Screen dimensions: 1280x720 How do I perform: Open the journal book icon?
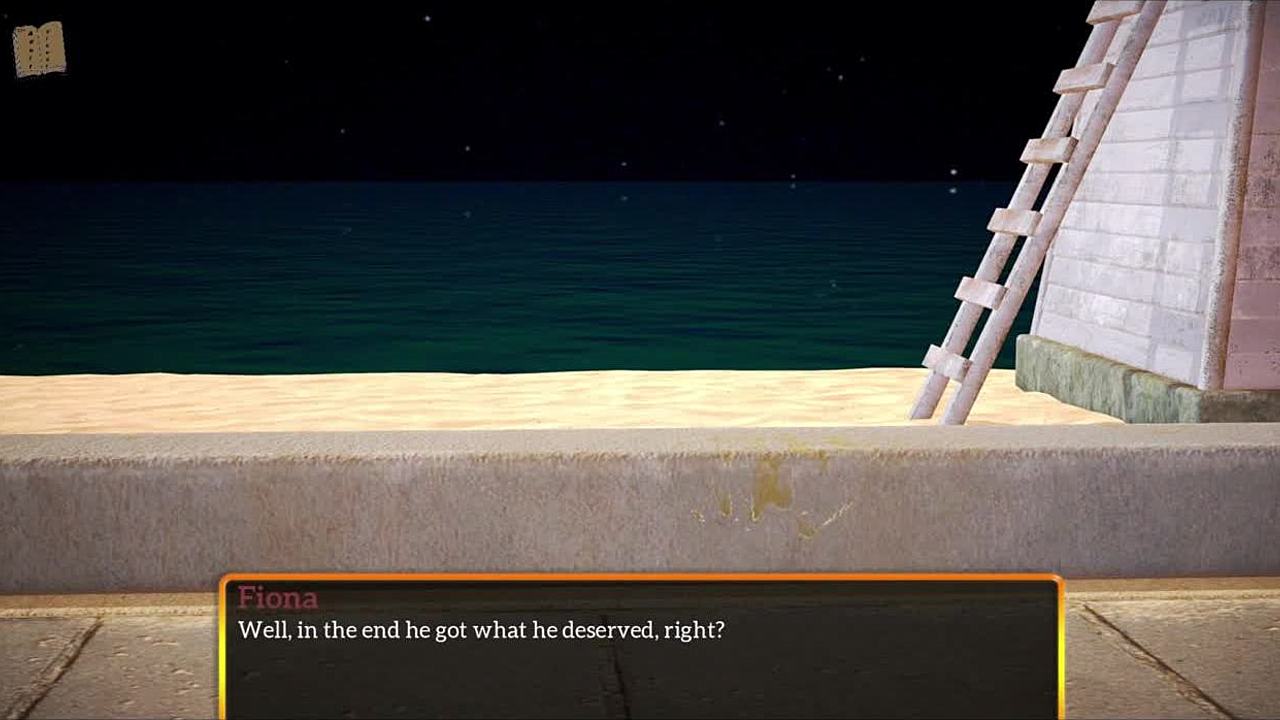[39, 49]
